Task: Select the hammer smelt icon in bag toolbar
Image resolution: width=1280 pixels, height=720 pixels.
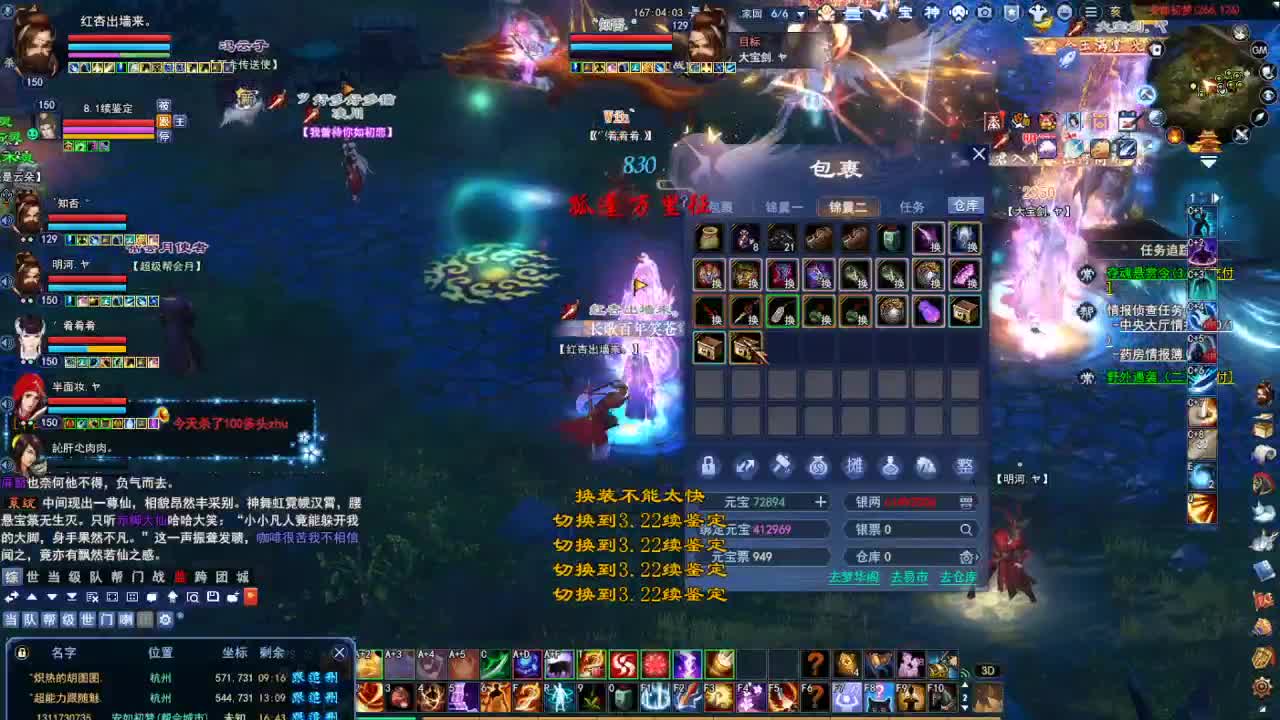Action: (x=783, y=466)
